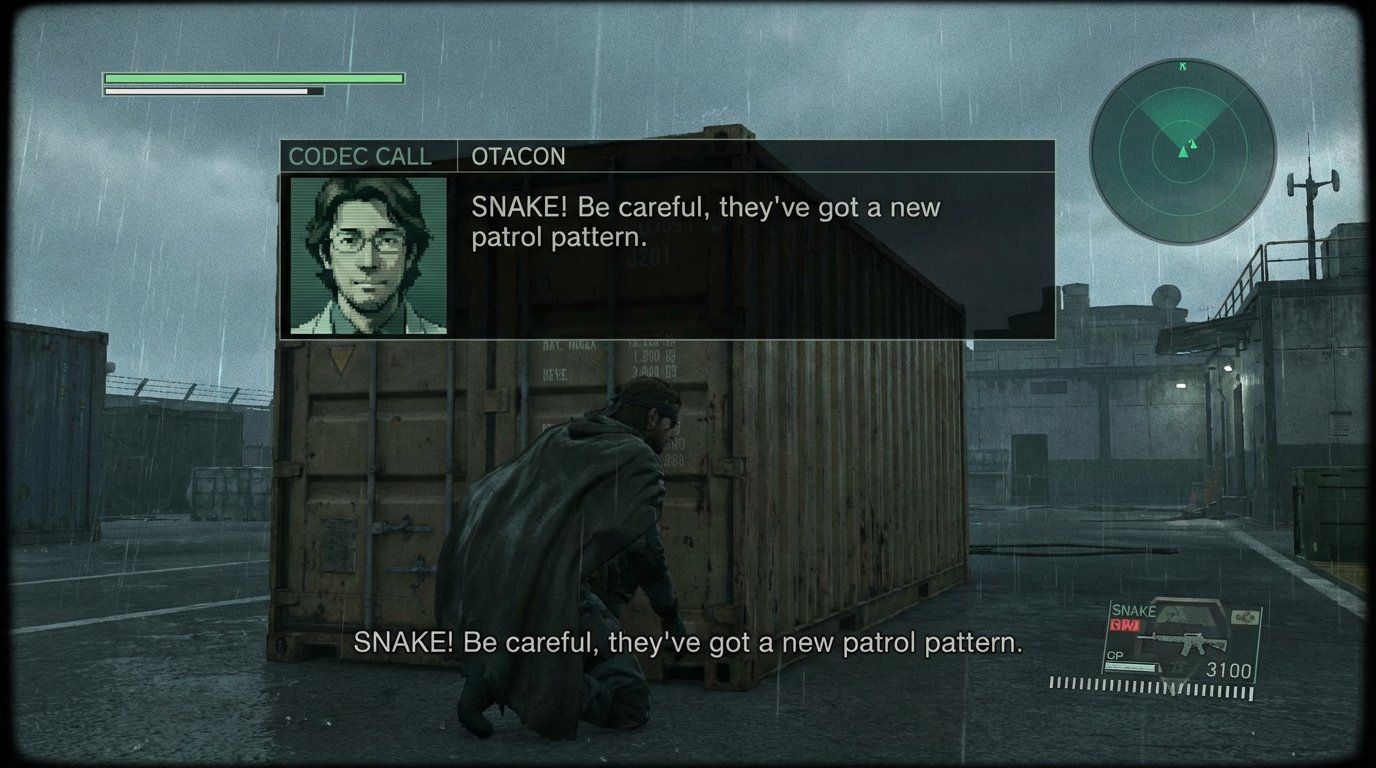This screenshot has height=768, width=1376.
Task: Click the green health bar
Action: click(x=253, y=76)
